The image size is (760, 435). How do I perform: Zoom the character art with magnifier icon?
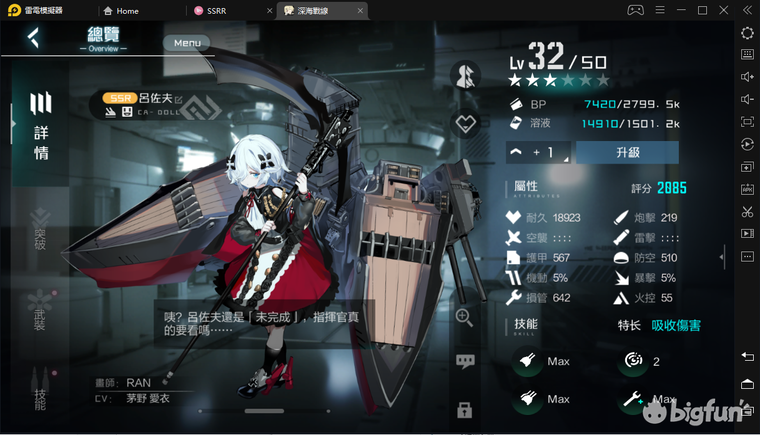click(x=464, y=317)
